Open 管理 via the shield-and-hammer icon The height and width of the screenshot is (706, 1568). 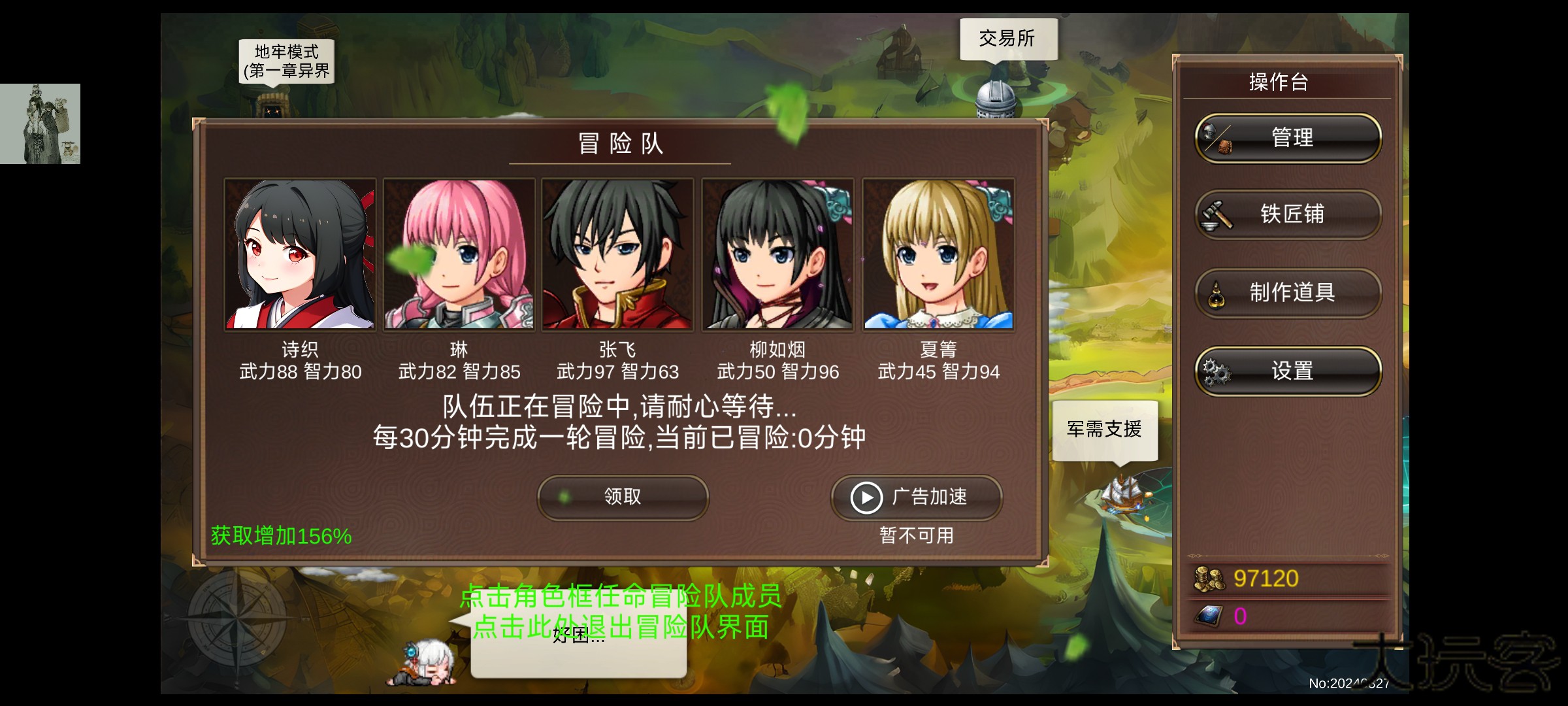pyautogui.click(x=1218, y=137)
